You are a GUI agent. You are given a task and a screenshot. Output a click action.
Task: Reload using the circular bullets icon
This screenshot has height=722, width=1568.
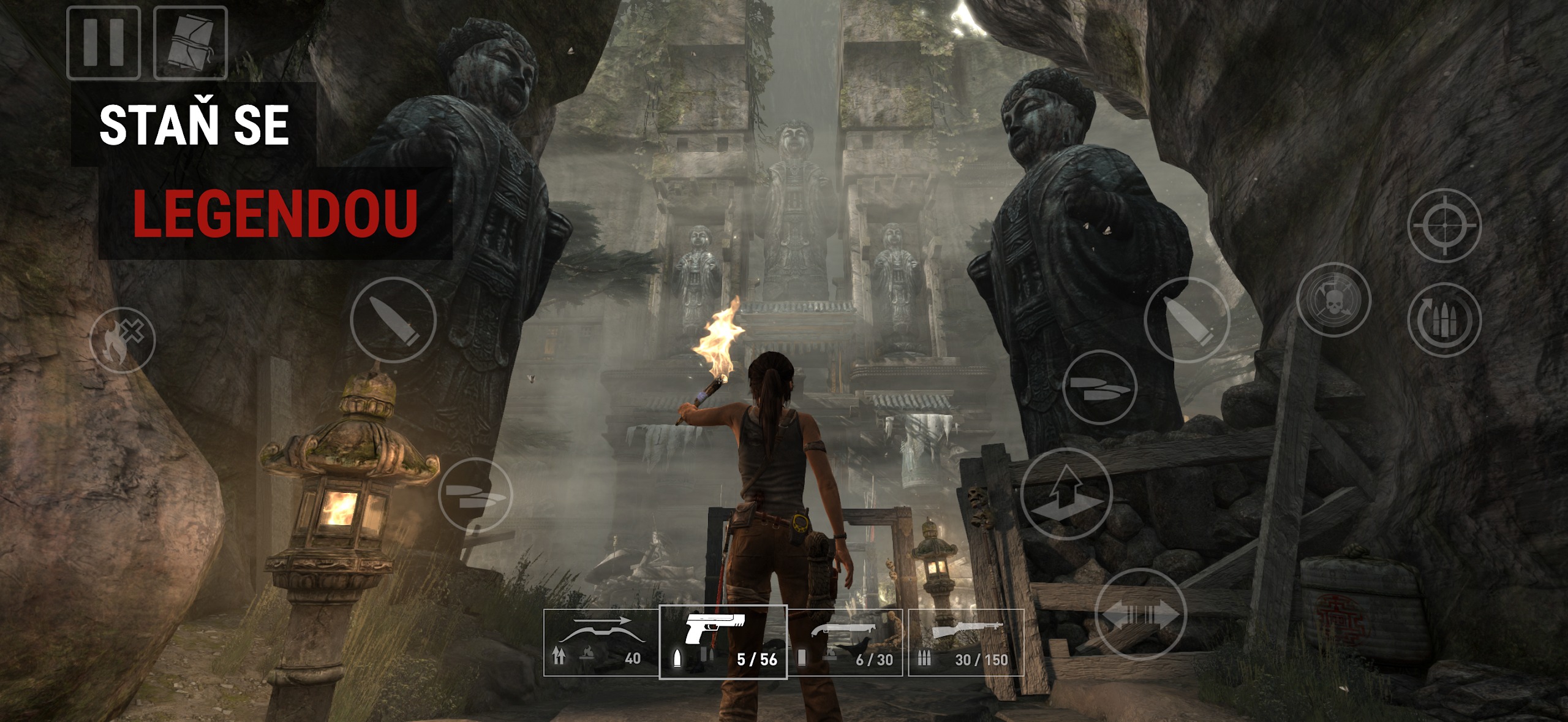pos(1444,319)
